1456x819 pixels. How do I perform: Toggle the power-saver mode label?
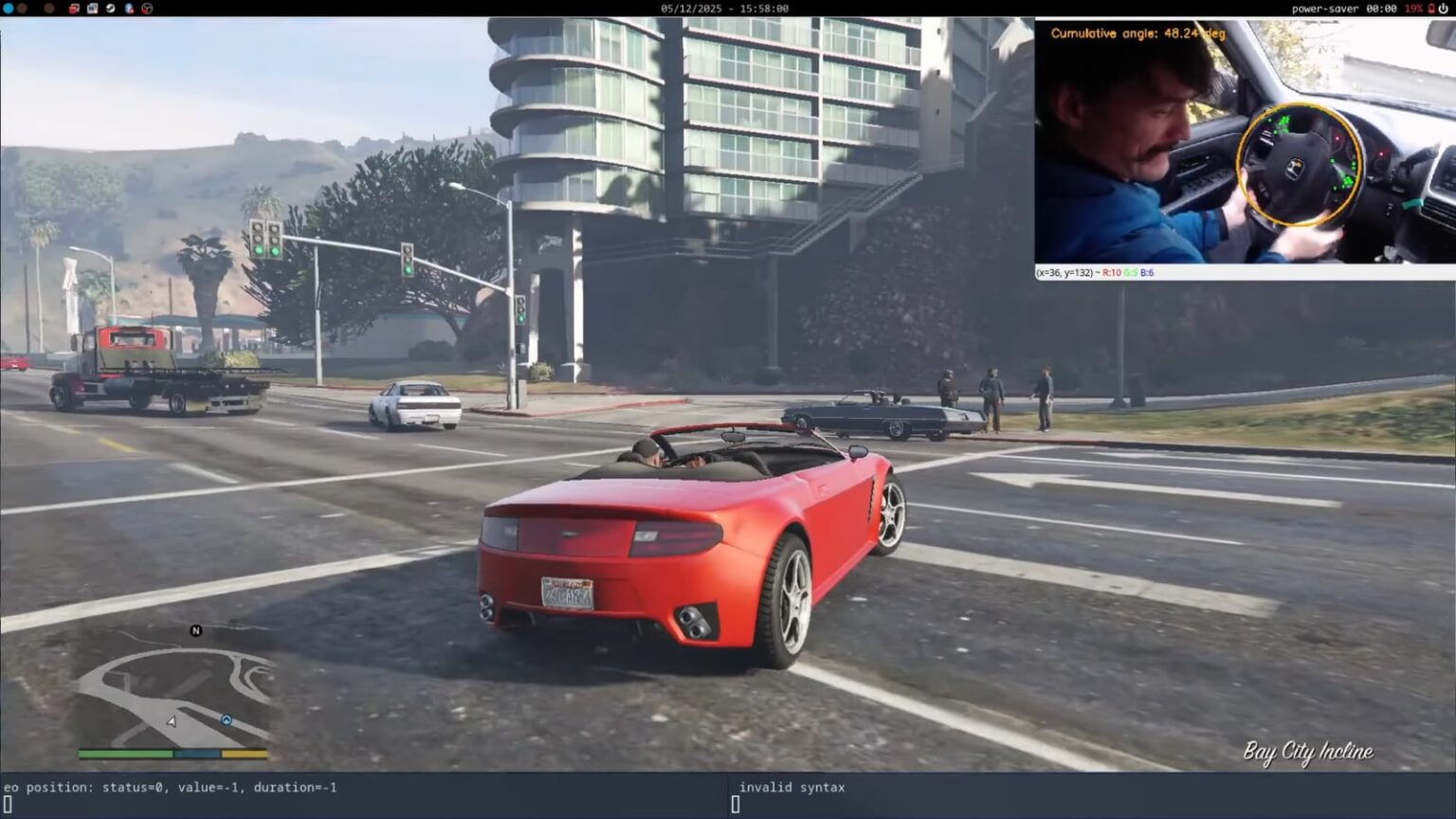[1327, 8]
